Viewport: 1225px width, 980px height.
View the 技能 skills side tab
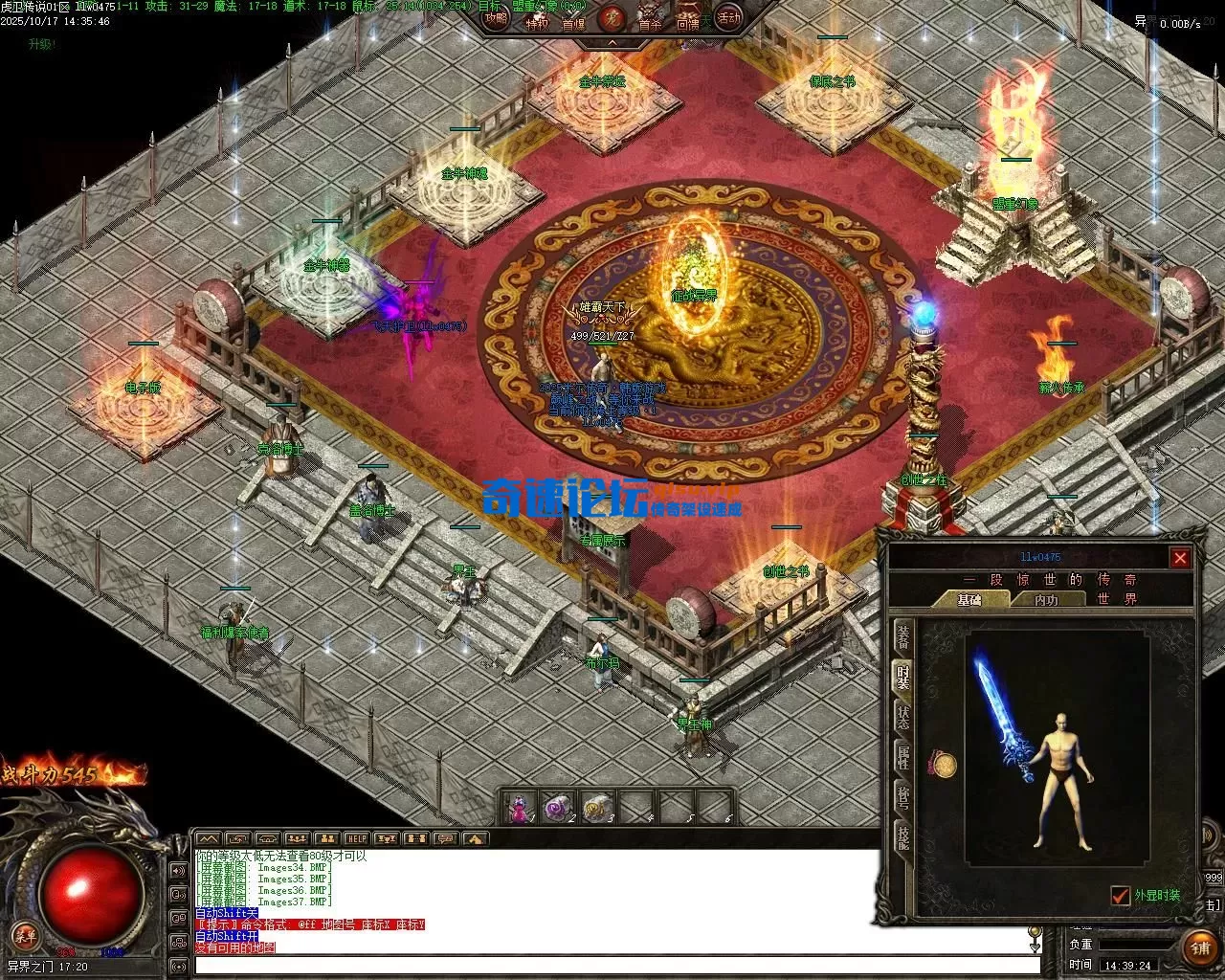point(902,836)
